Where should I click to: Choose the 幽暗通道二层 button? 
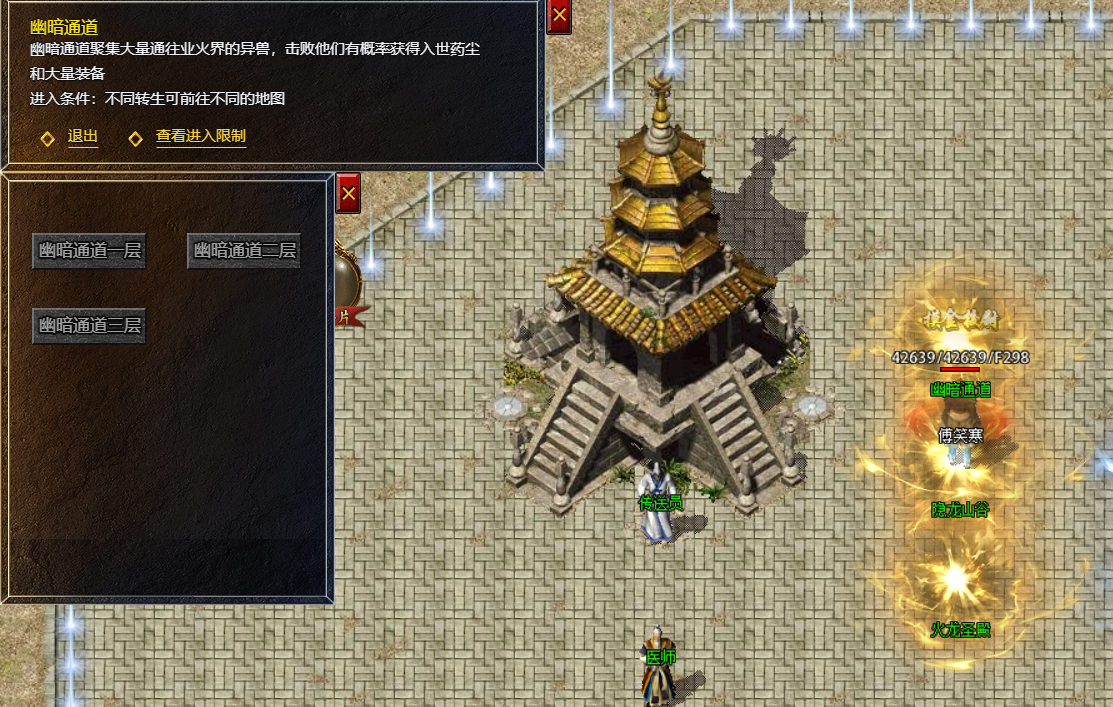click(244, 251)
